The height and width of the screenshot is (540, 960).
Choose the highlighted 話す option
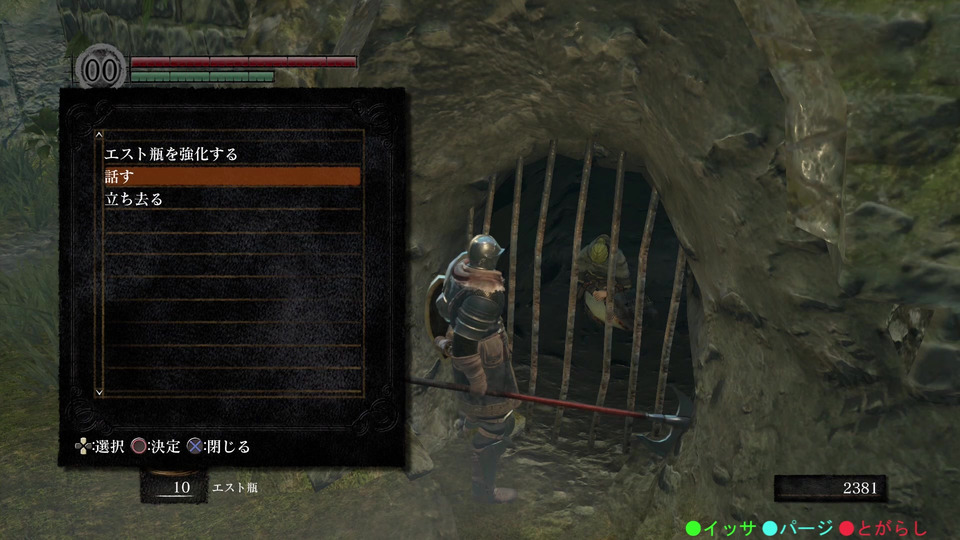(231, 176)
